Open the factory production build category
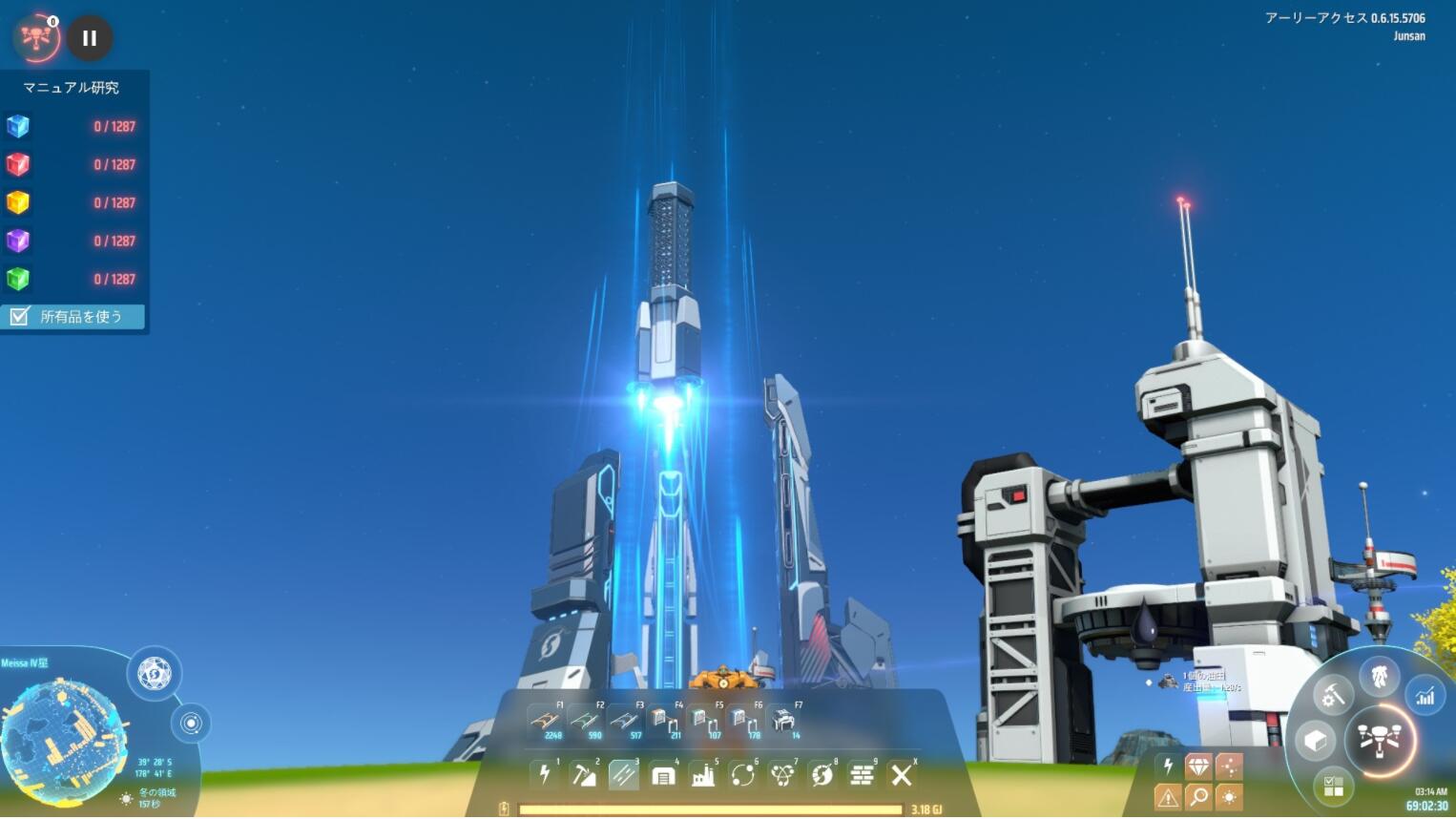This screenshot has width=1456, height=819. (x=703, y=775)
